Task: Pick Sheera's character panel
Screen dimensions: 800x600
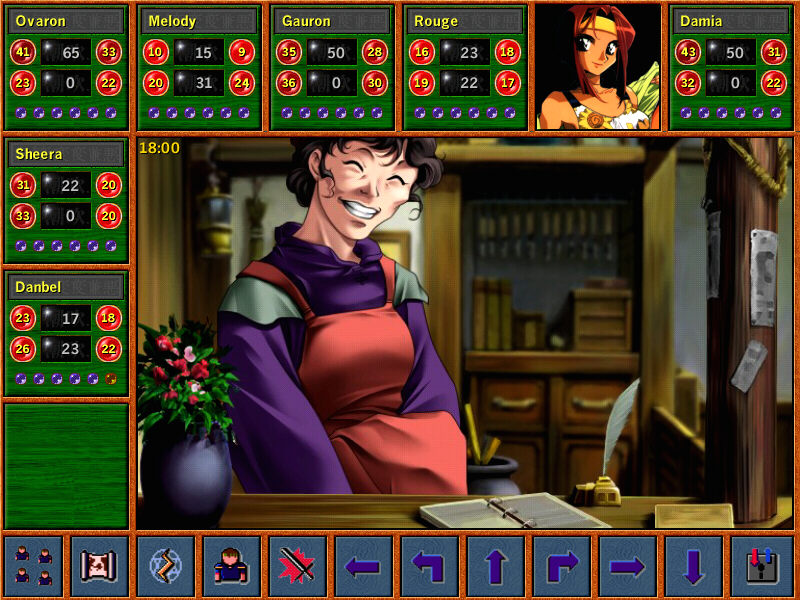Action: (67, 200)
